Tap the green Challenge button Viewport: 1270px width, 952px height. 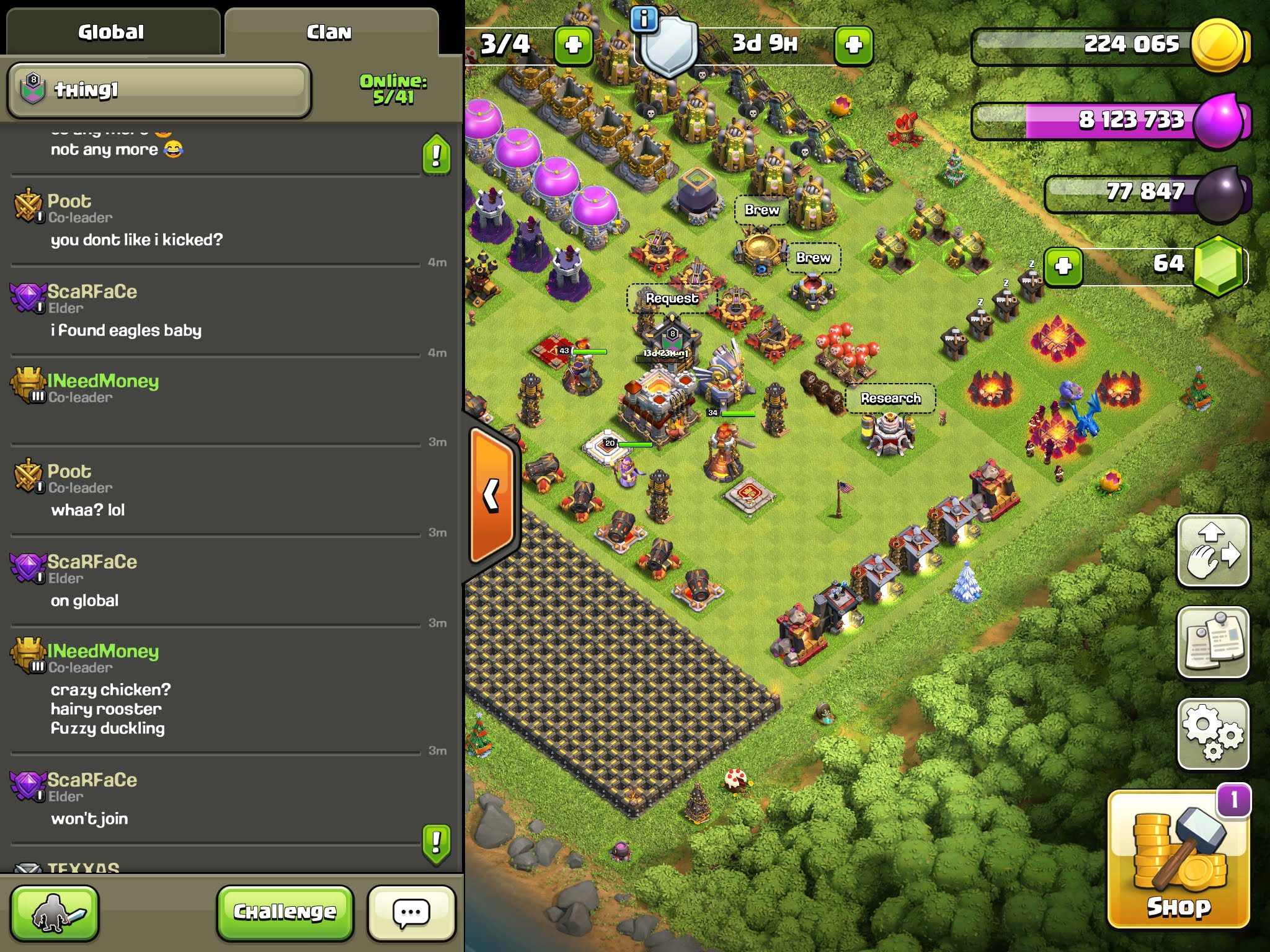pyautogui.click(x=285, y=912)
